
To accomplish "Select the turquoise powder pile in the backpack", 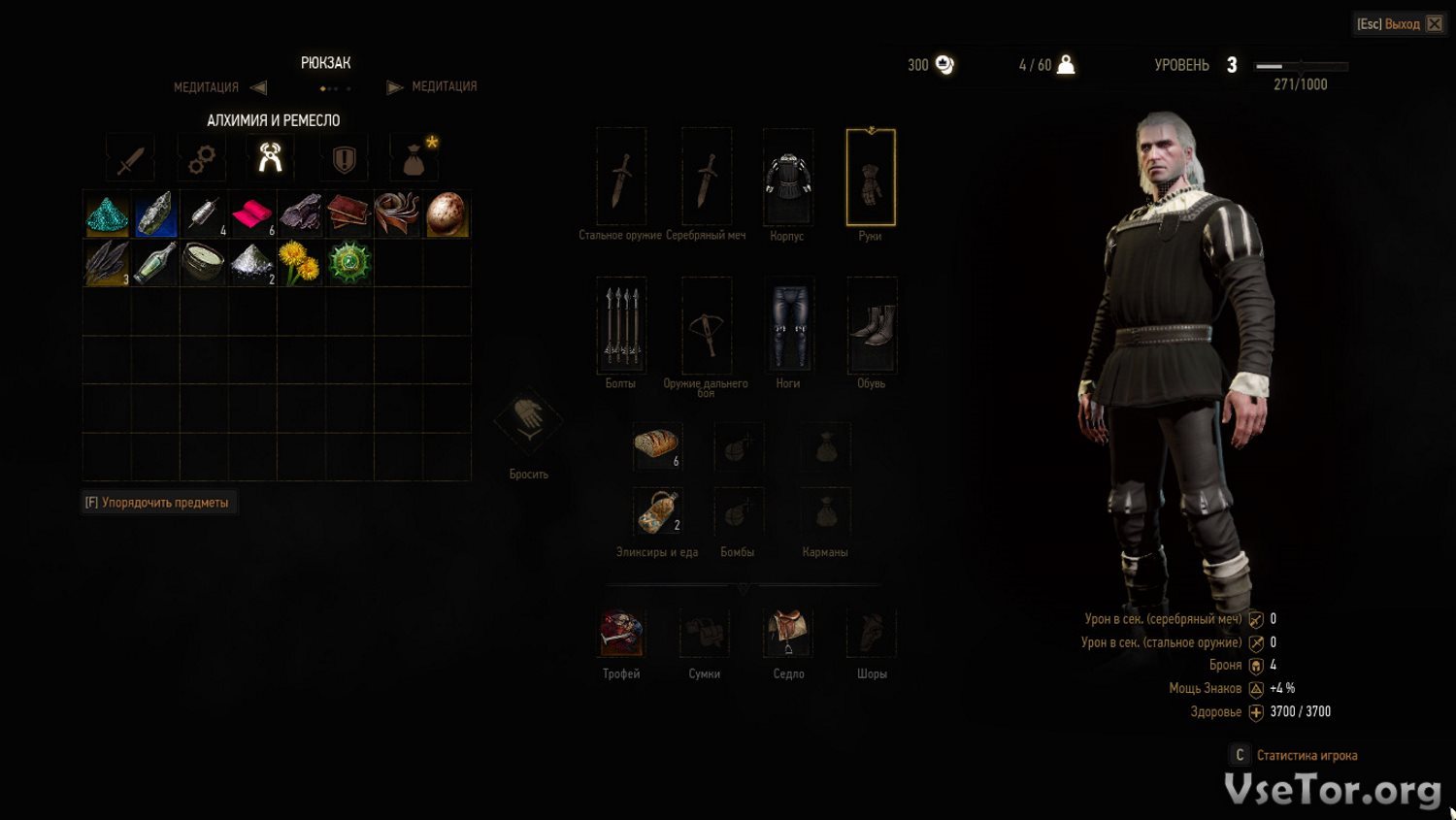I will tap(107, 214).
